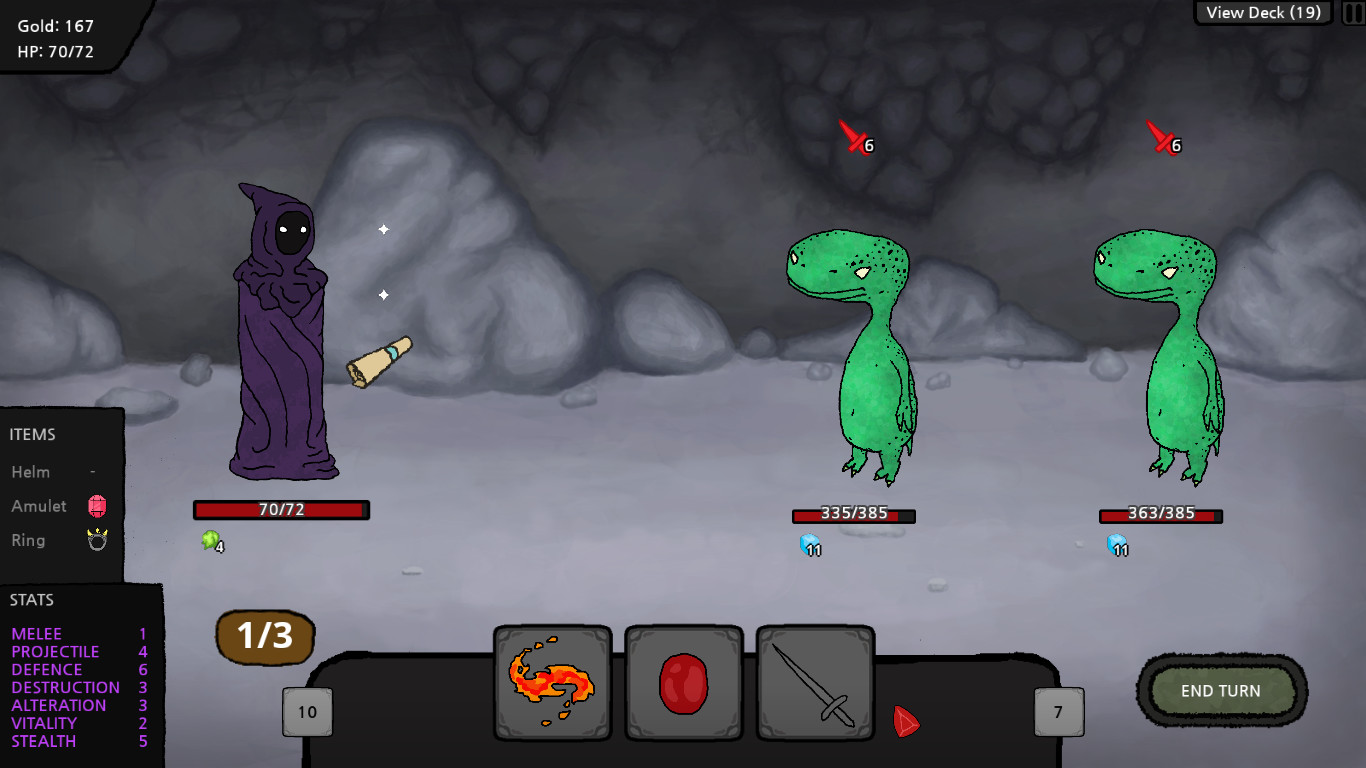Click the red crystal next to the sword card
Image resolution: width=1366 pixels, height=768 pixels.
click(x=906, y=722)
